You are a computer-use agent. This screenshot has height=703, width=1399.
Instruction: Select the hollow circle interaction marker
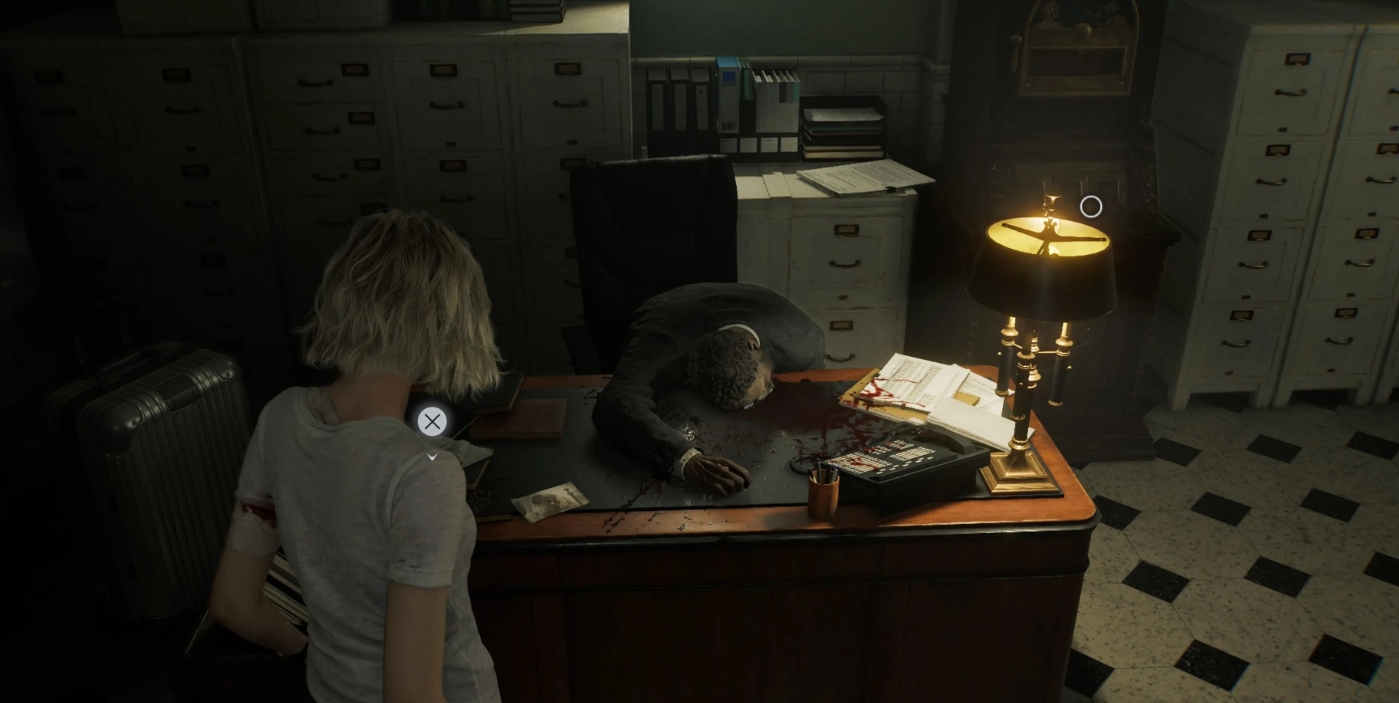1091,207
